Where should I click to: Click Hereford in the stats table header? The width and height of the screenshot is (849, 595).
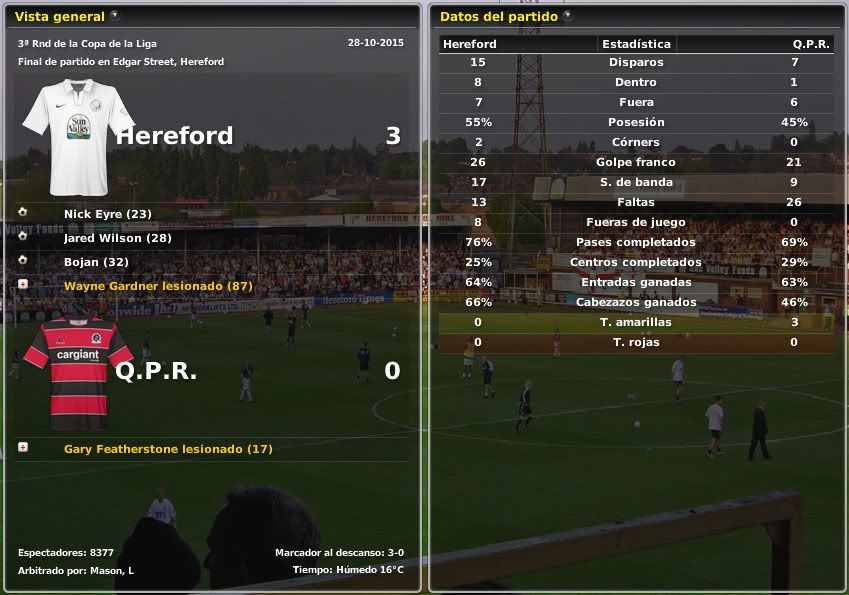pyautogui.click(x=470, y=44)
